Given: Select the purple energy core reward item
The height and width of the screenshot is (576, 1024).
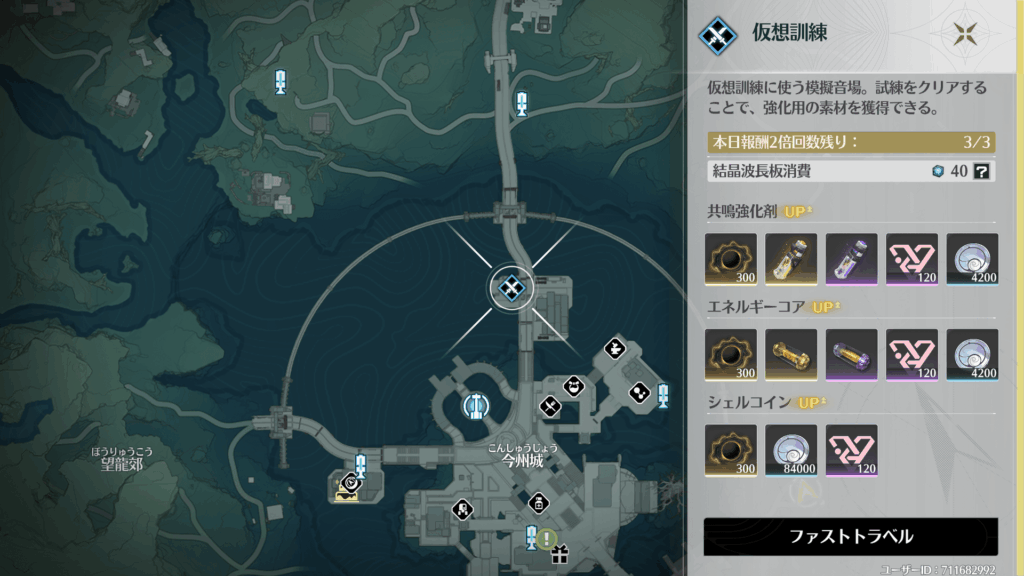Looking at the screenshot, I should [851, 355].
